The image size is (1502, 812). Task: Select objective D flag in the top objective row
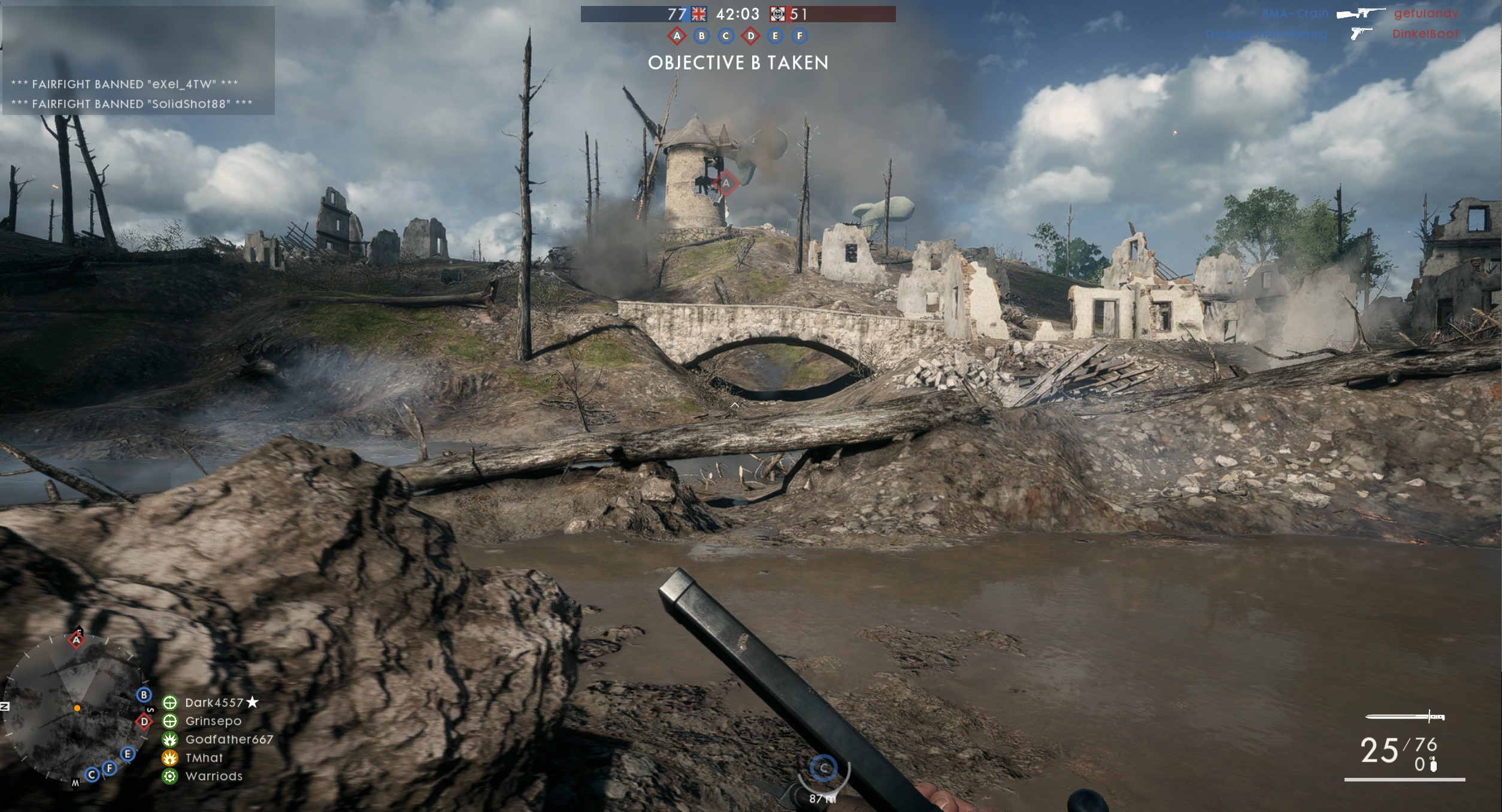coord(750,36)
